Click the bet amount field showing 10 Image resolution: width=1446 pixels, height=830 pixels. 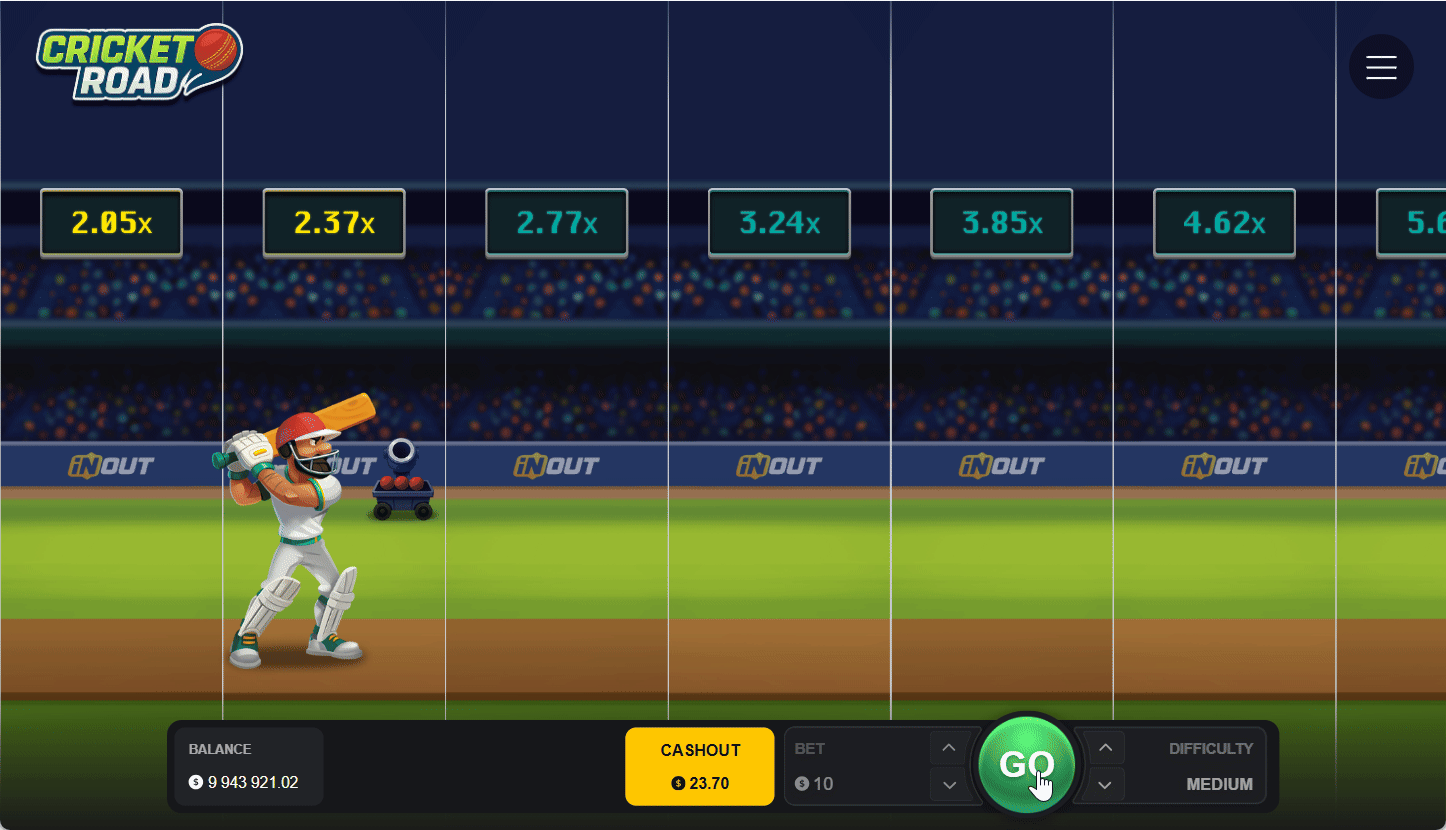[x=822, y=784]
